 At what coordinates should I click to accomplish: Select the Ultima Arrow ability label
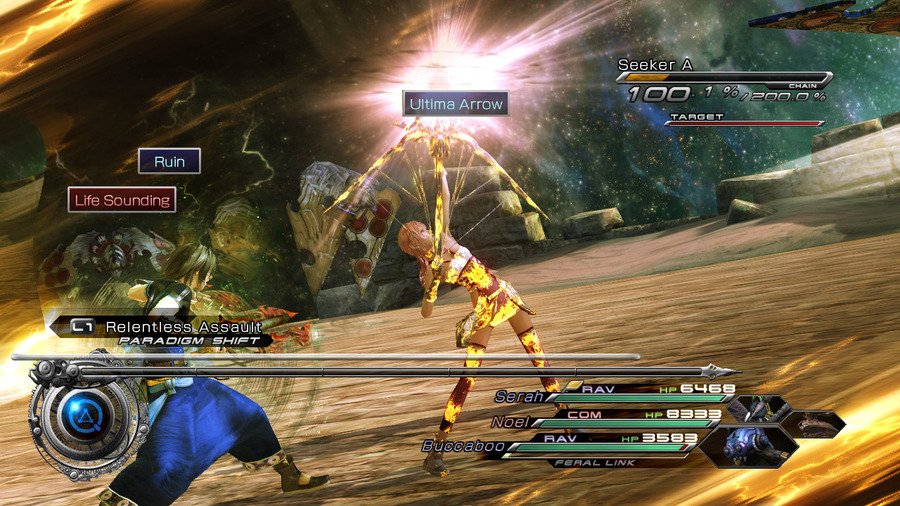(455, 103)
